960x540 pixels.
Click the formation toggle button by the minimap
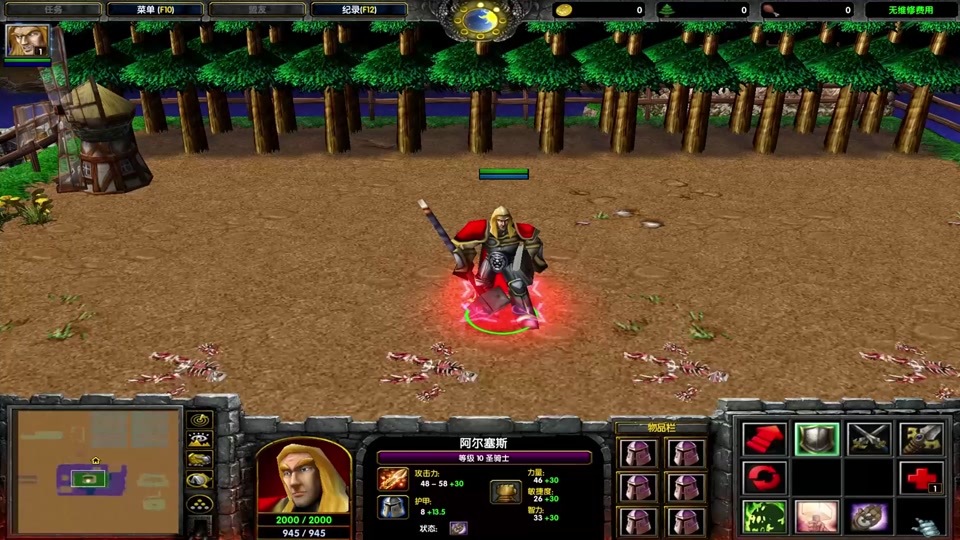(200, 503)
